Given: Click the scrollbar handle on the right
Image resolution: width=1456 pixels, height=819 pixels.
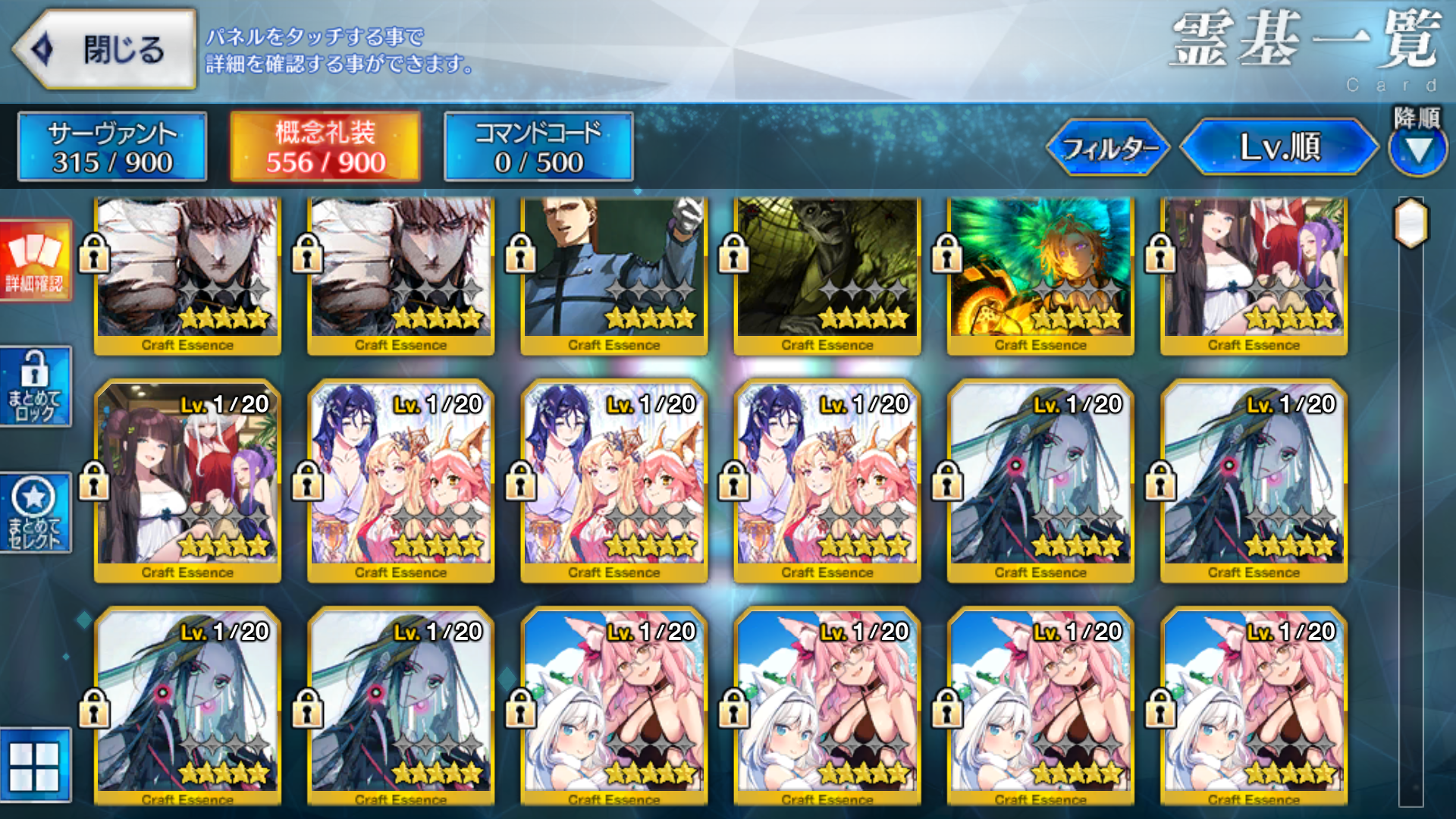Looking at the screenshot, I should [1411, 223].
